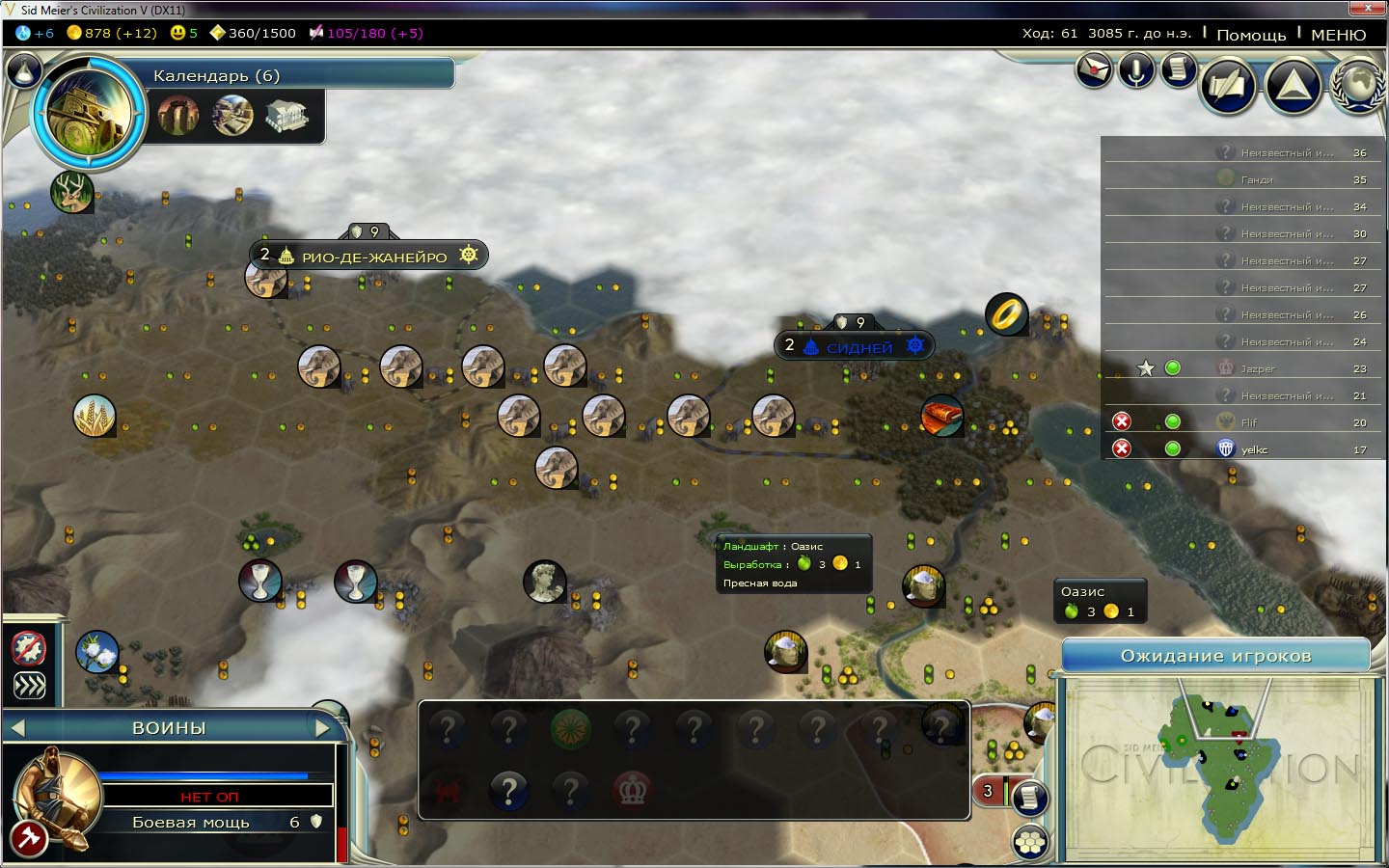Select the РИО-ДЕ-ЖАНЕЙРО city banner
This screenshot has height=868, width=1389.
pos(373,257)
